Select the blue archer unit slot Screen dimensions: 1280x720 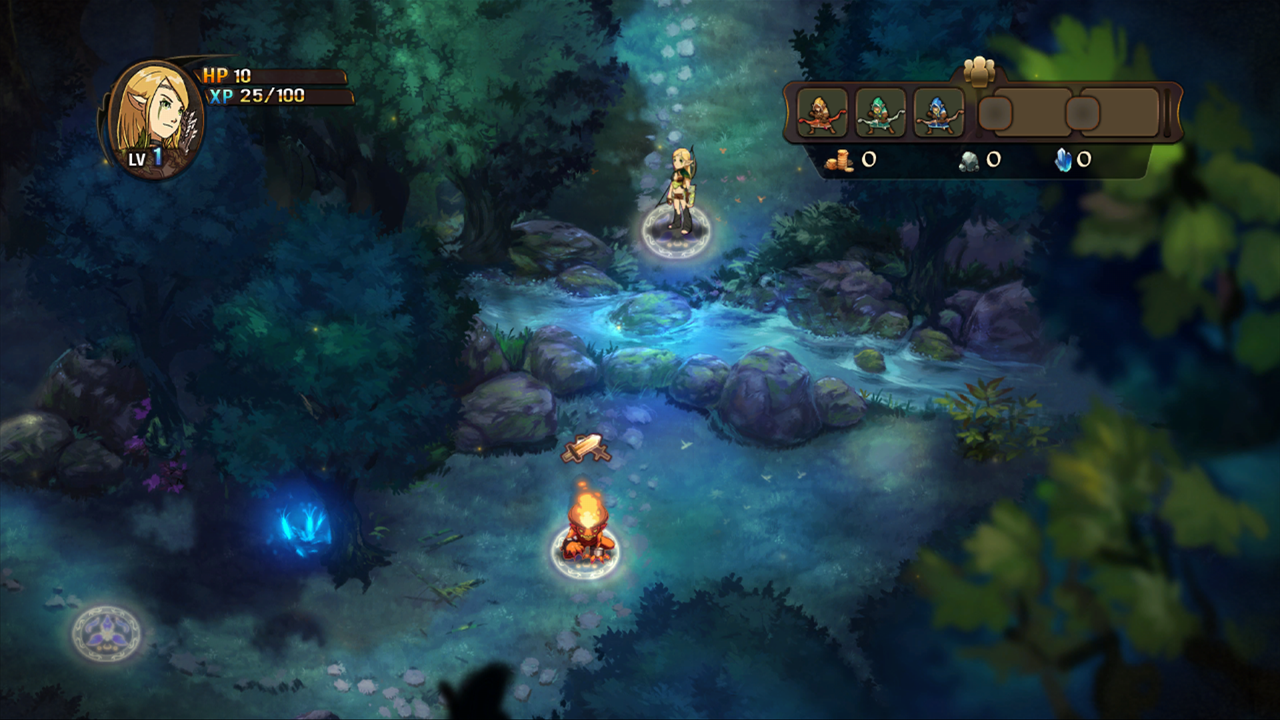pyautogui.click(x=939, y=113)
